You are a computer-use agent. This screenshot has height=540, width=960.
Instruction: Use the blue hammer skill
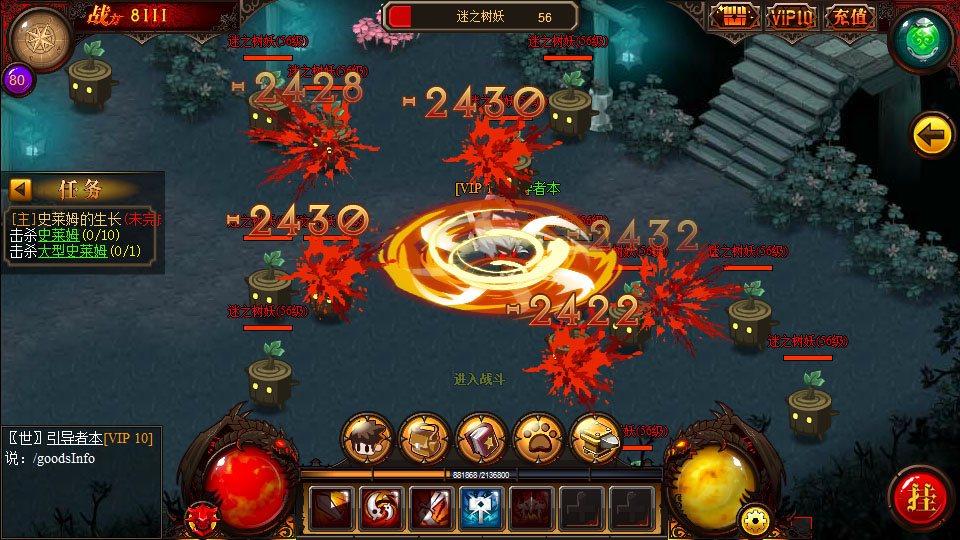482,508
